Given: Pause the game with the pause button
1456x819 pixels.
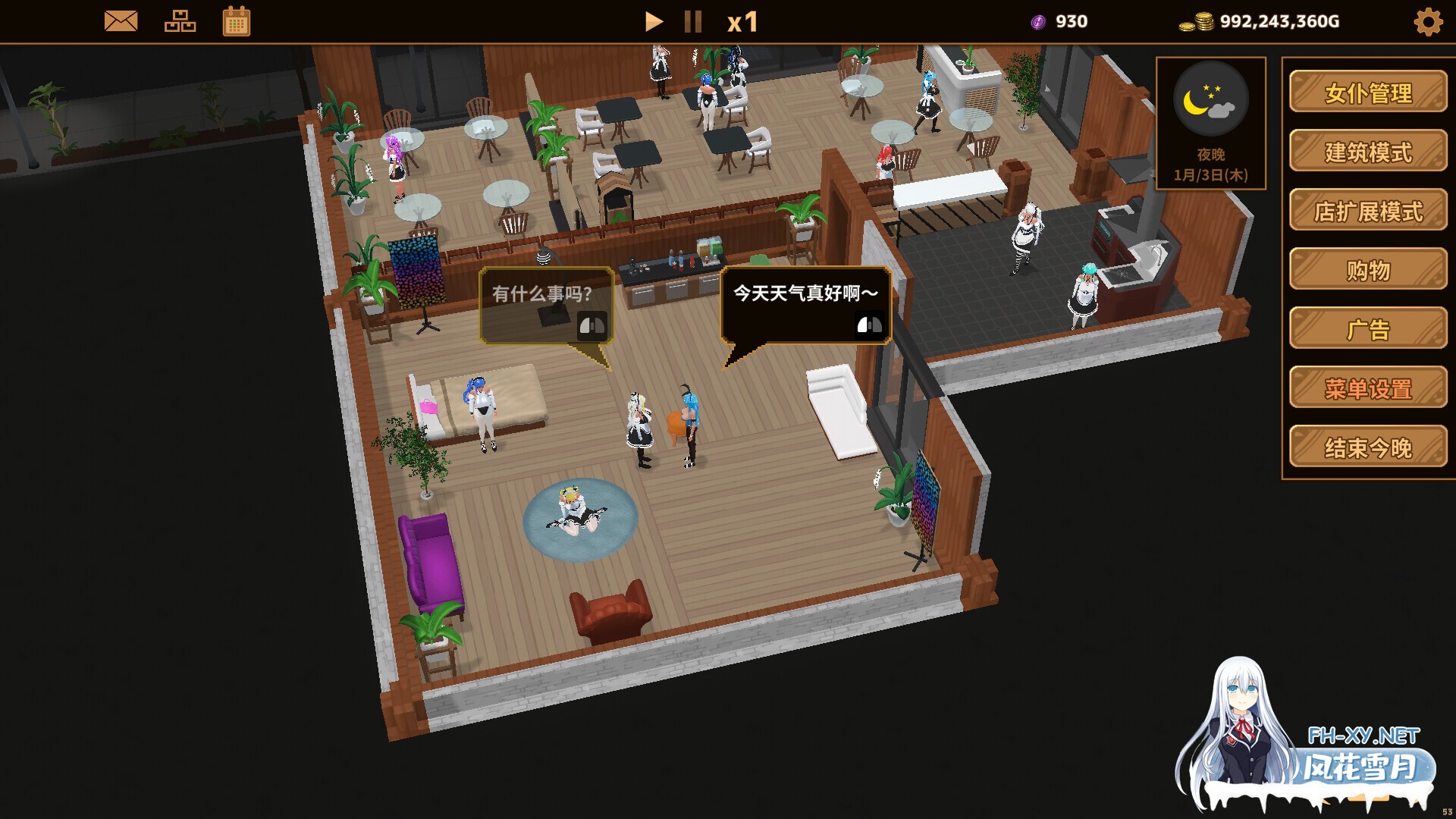Looking at the screenshot, I should point(692,21).
